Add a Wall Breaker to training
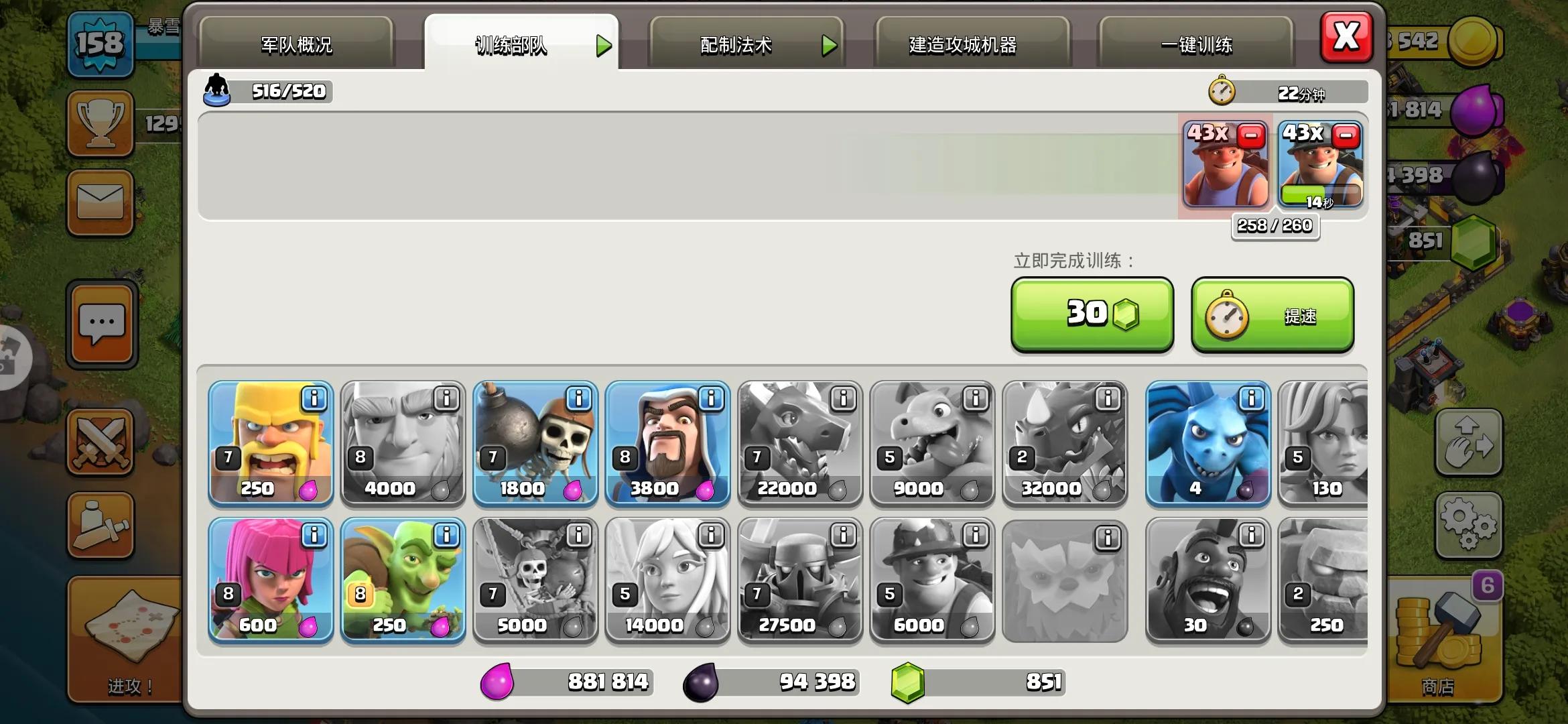 click(x=535, y=442)
